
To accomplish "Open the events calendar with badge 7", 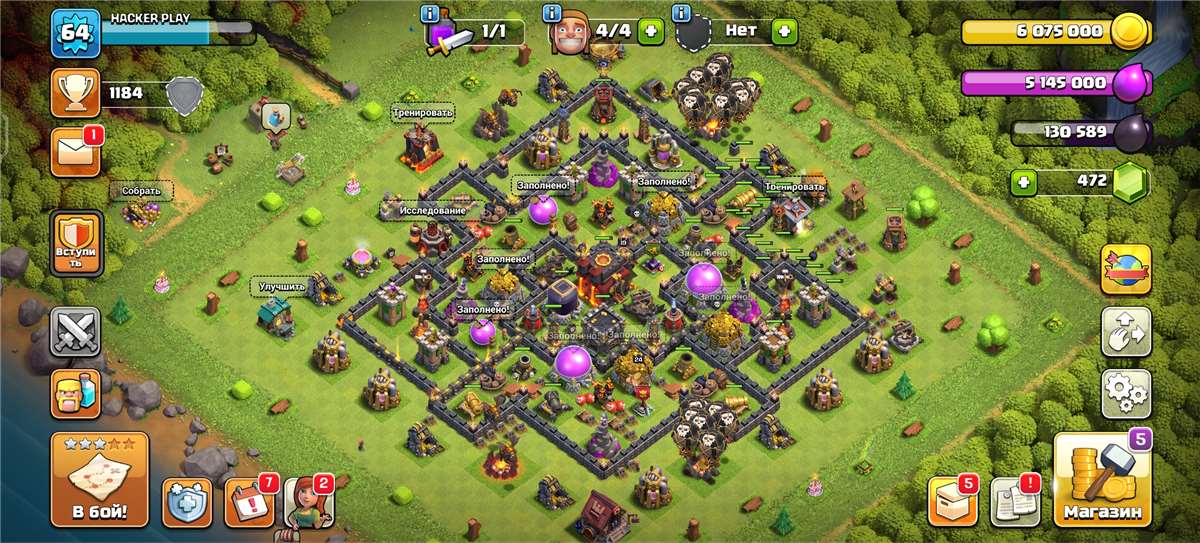I will 248,502.
